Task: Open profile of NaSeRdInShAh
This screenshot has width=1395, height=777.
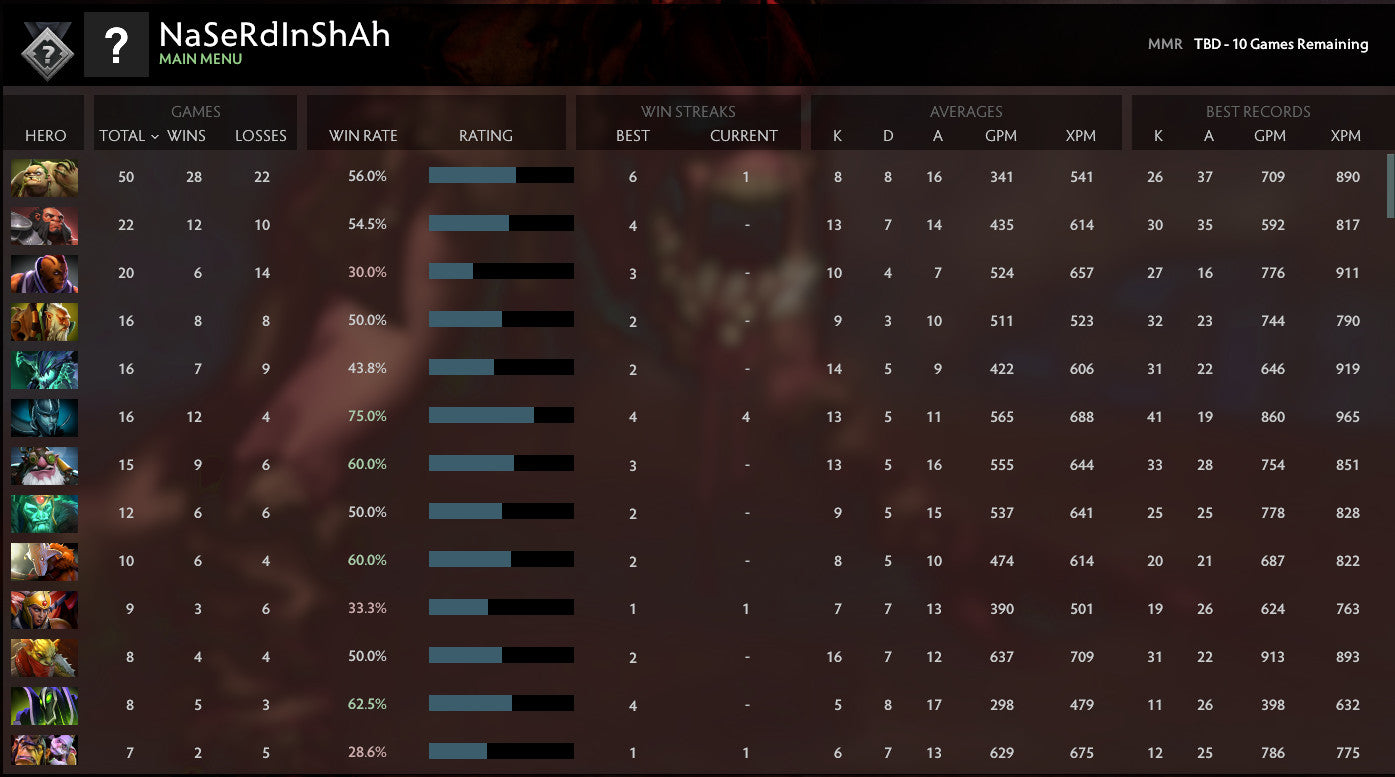Action: pyautogui.click(x=274, y=36)
